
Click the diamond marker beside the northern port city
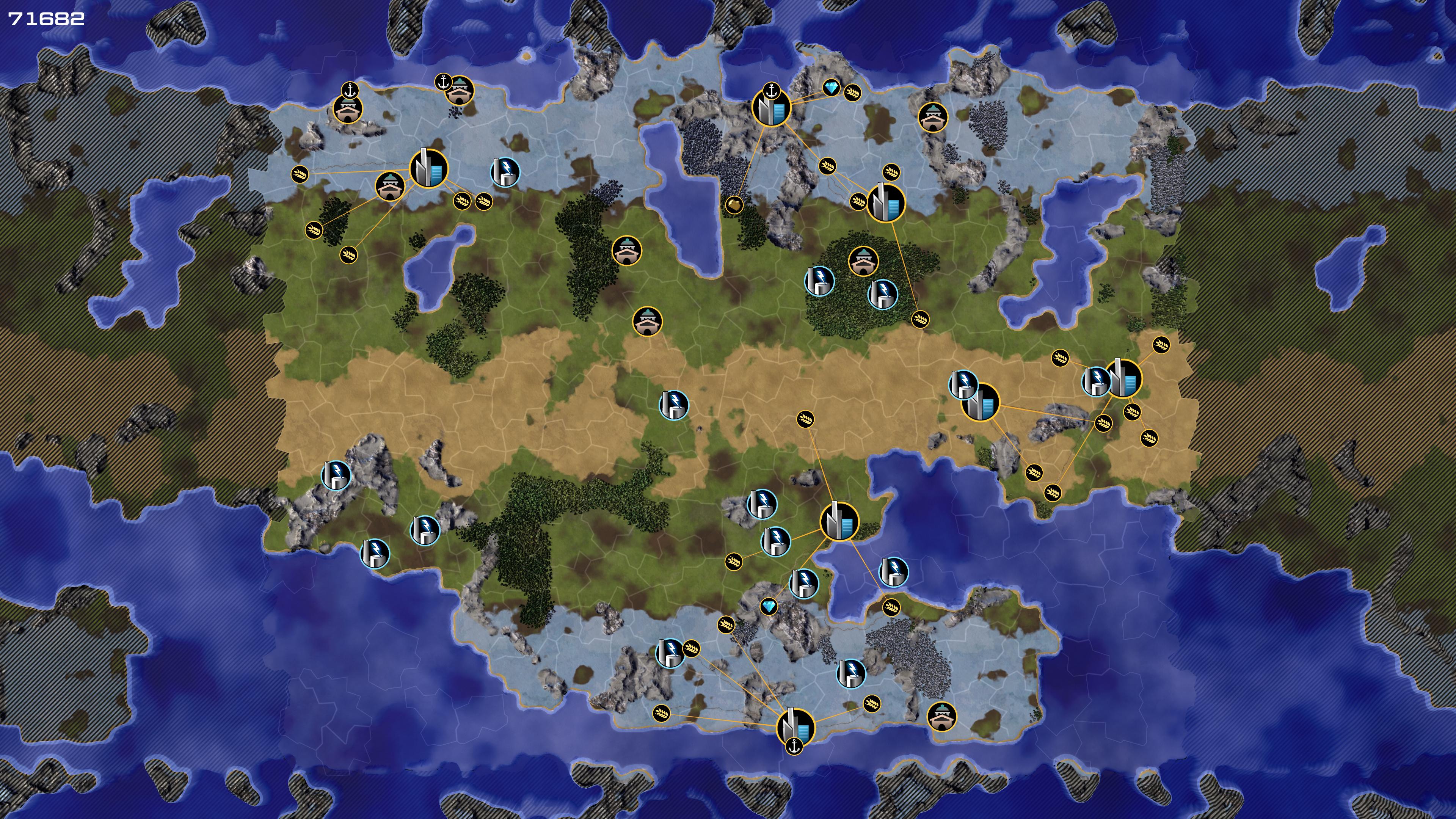click(x=832, y=88)
